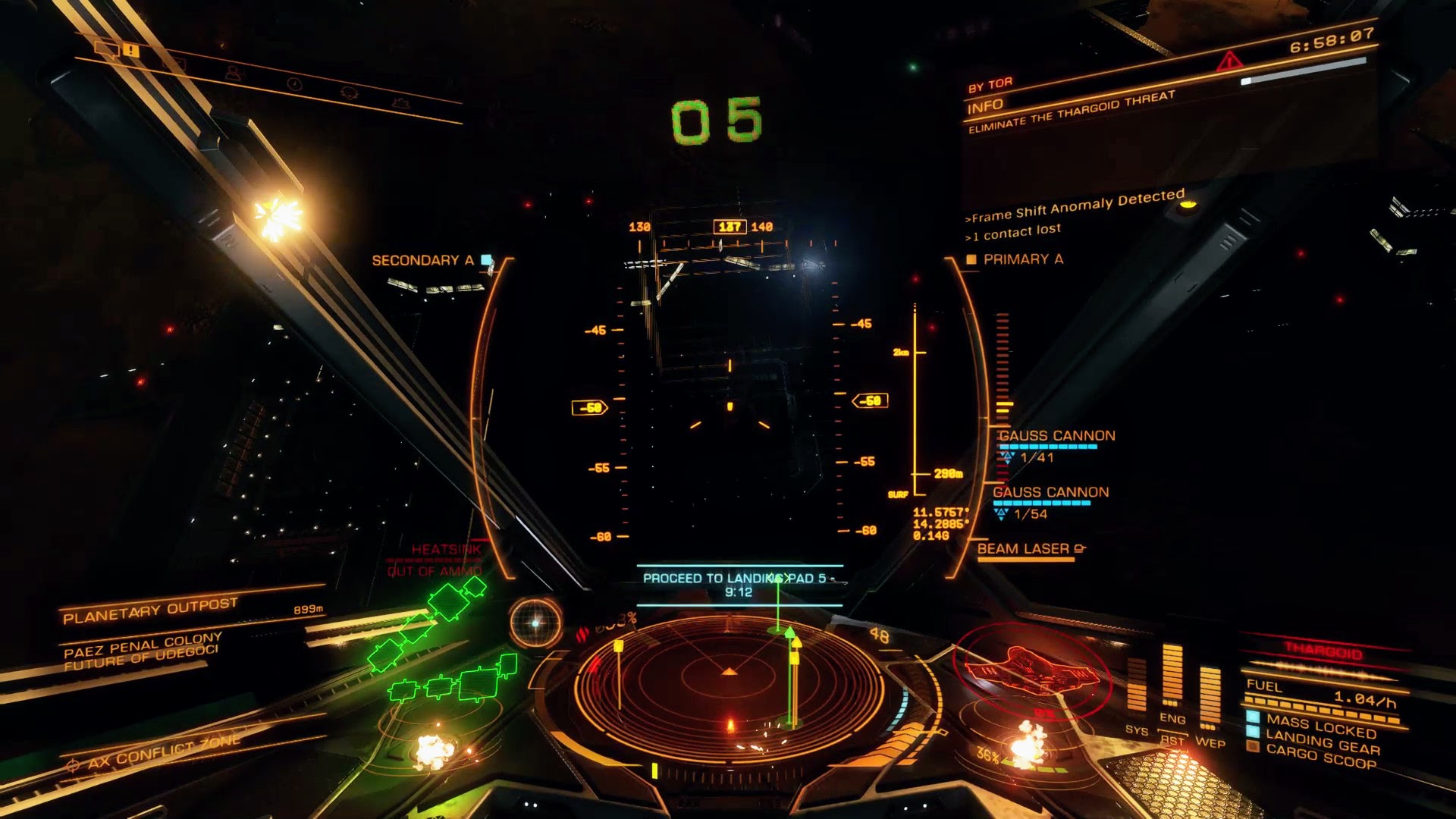This screenshot has width=1456, height=819.
Task: Open the comms chat bubble icon
Action: pos(106,49)
